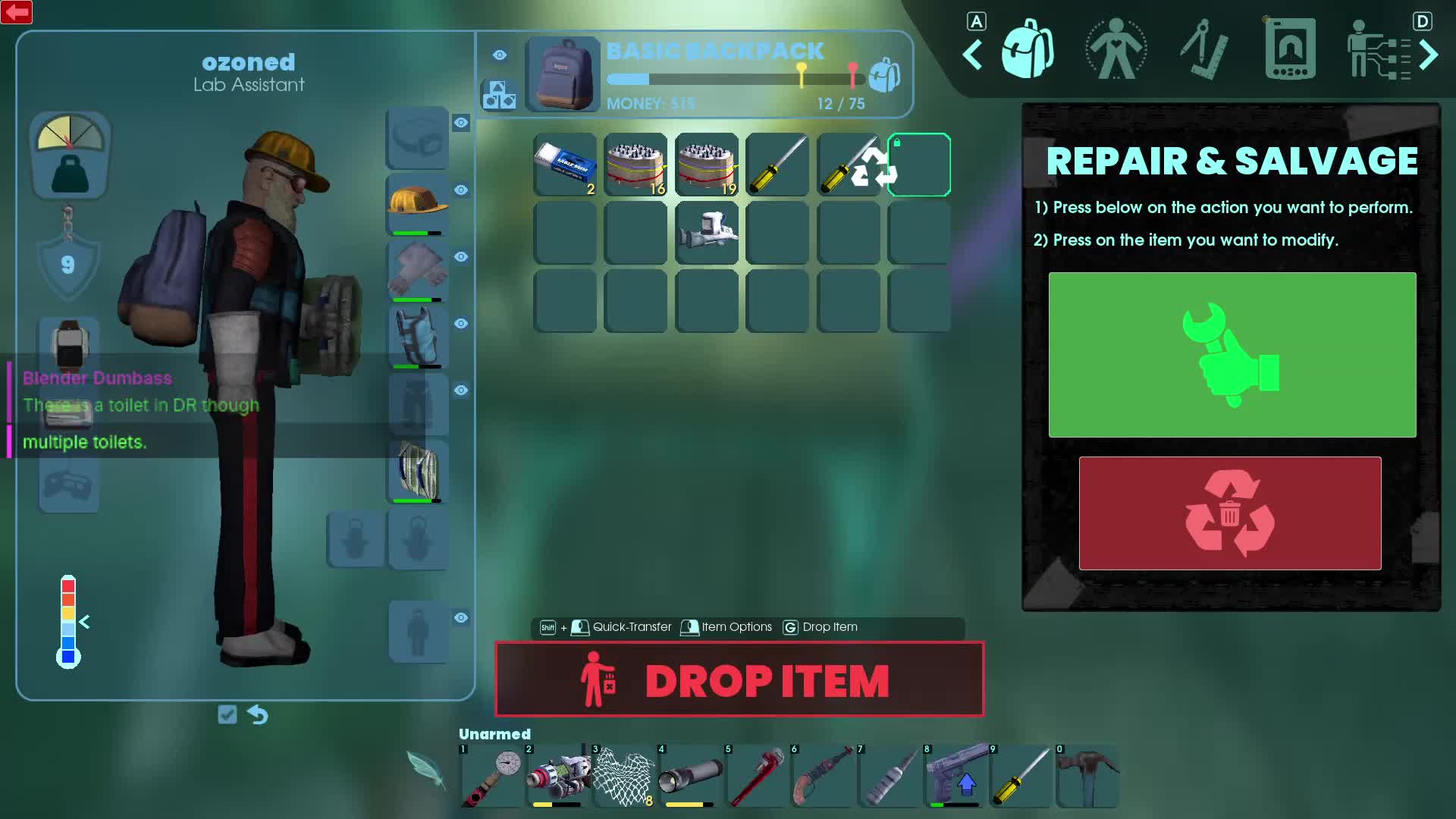Choose the green Repair wrench action
Image resolution: width=1456 pixels, height=819 pixels.
[x=1232, y=354]
